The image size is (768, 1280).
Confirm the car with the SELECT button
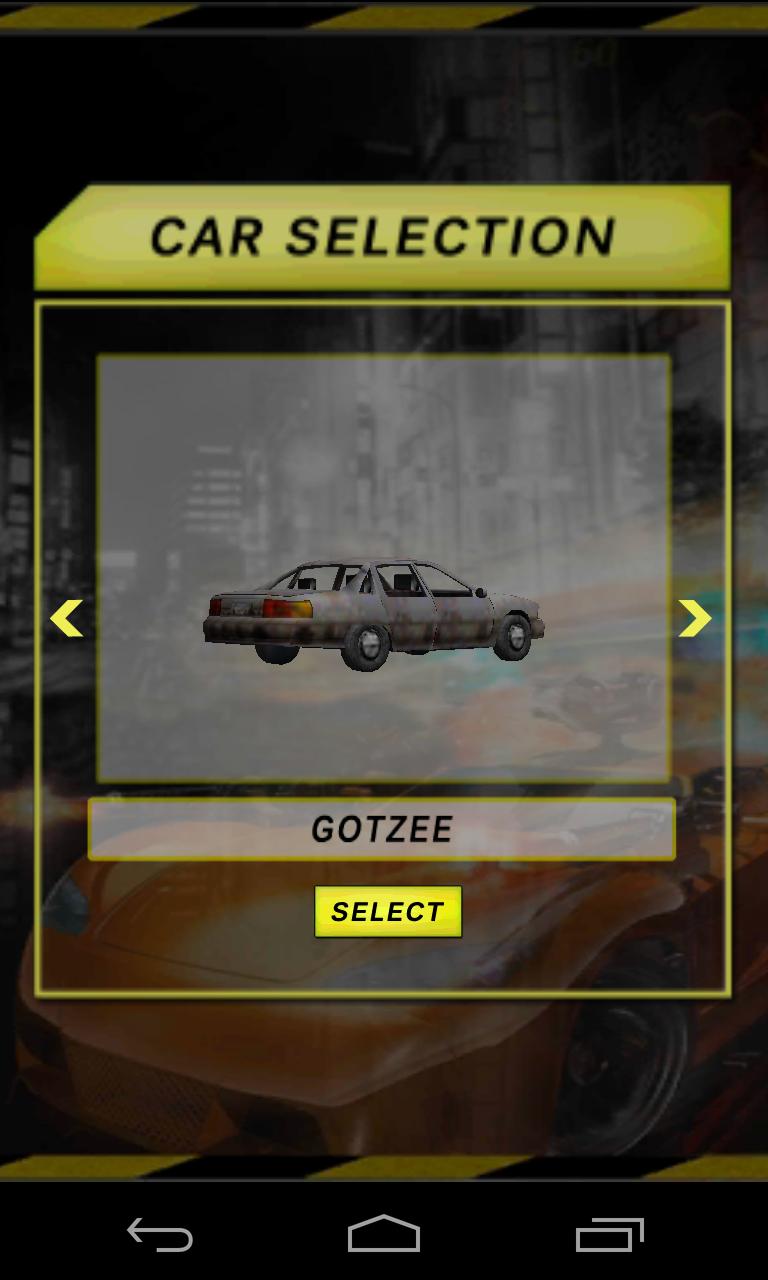pyautogui.click(x=388, y=911)
